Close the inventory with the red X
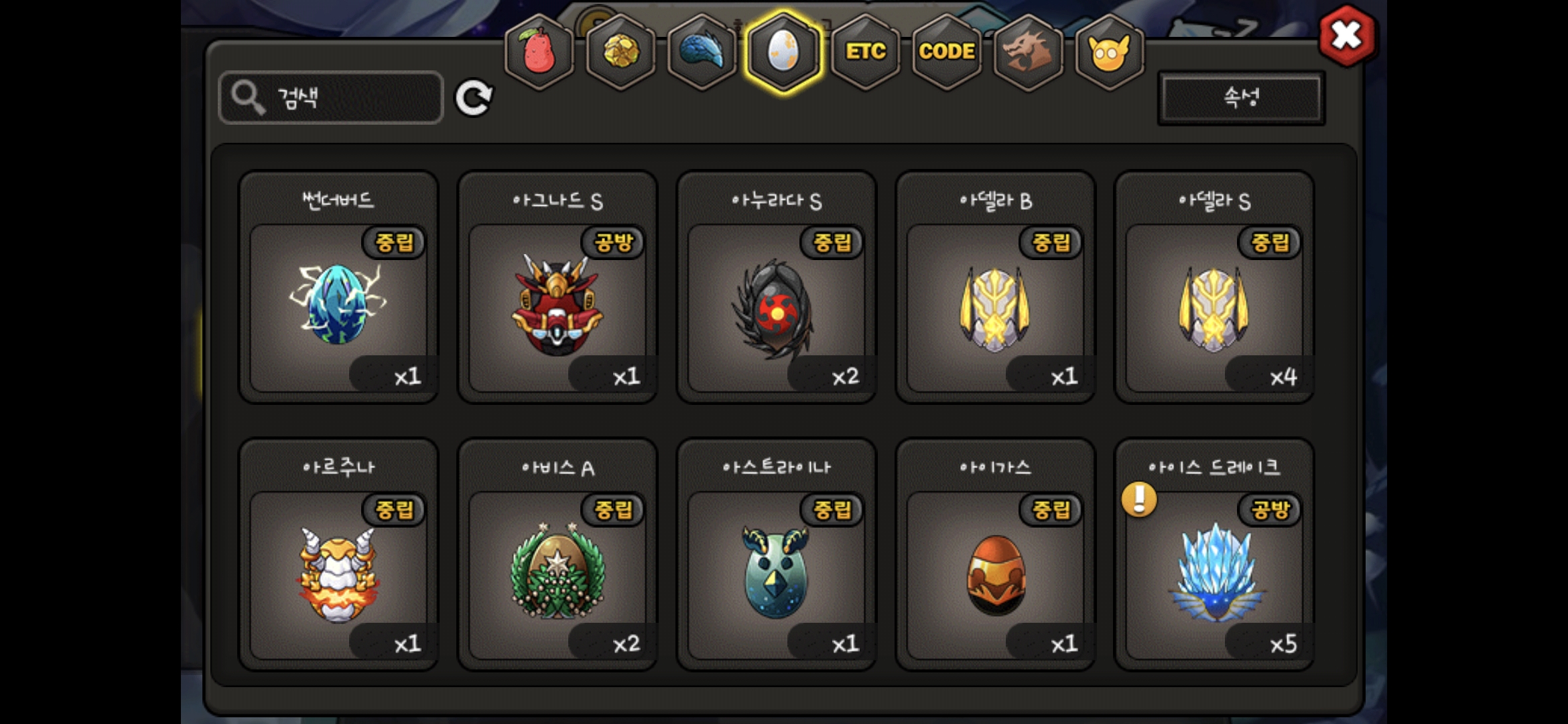Screen dimensions: 1568x724 pyautogui.click(x=1346, y=36)
